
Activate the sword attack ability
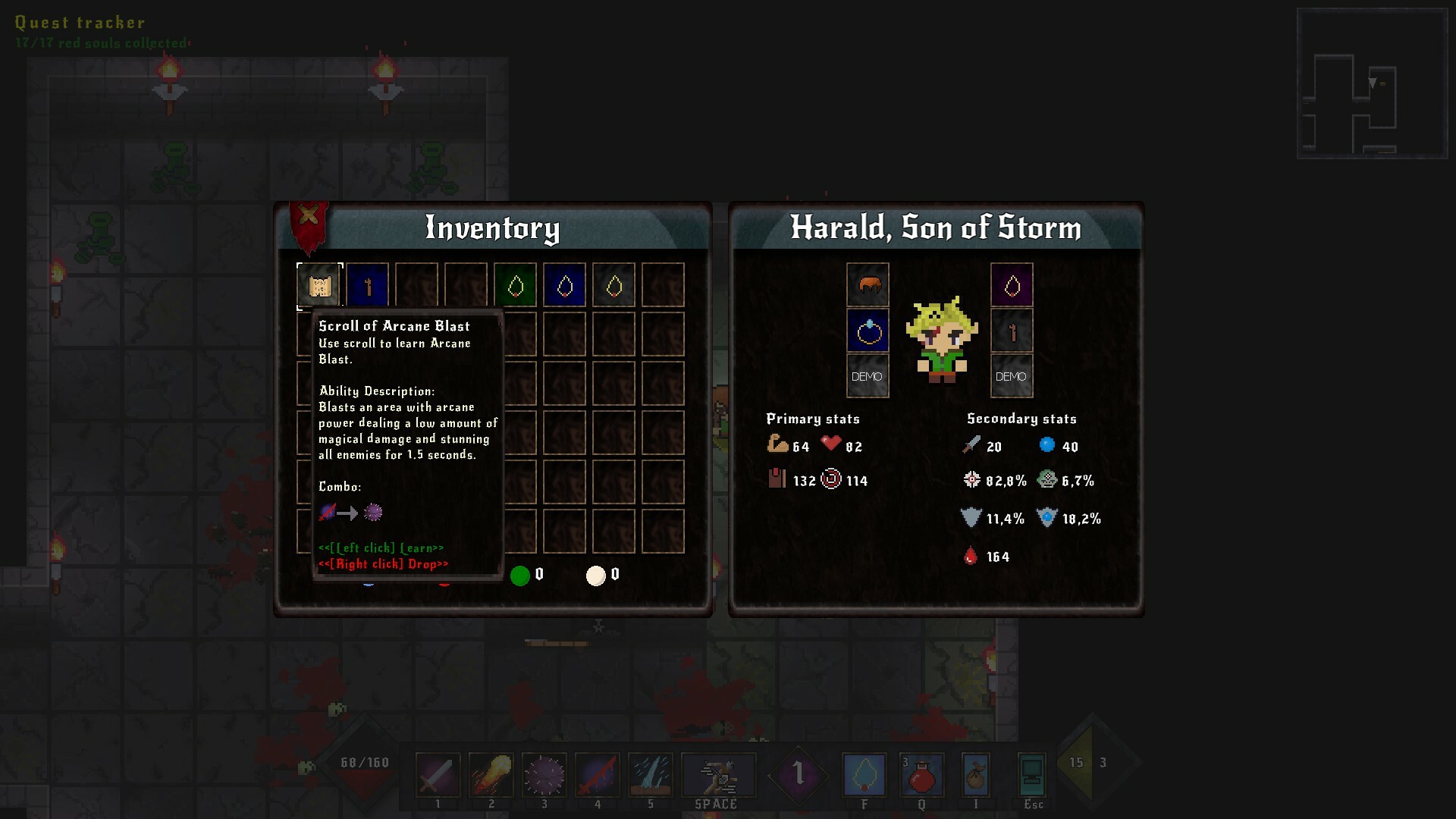click(x=438, y=775)
